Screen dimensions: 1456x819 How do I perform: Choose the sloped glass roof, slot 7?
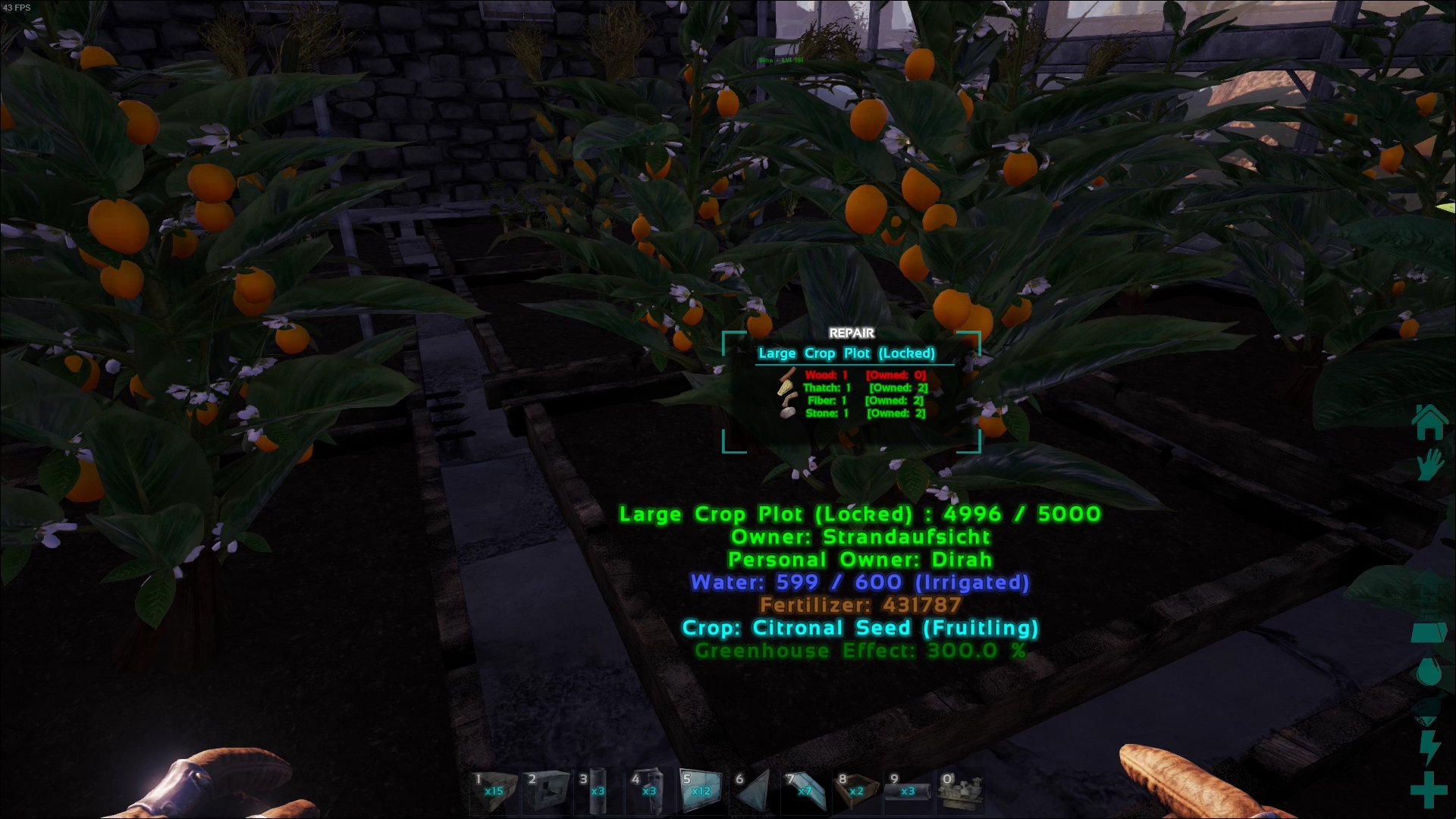point(805,790)
